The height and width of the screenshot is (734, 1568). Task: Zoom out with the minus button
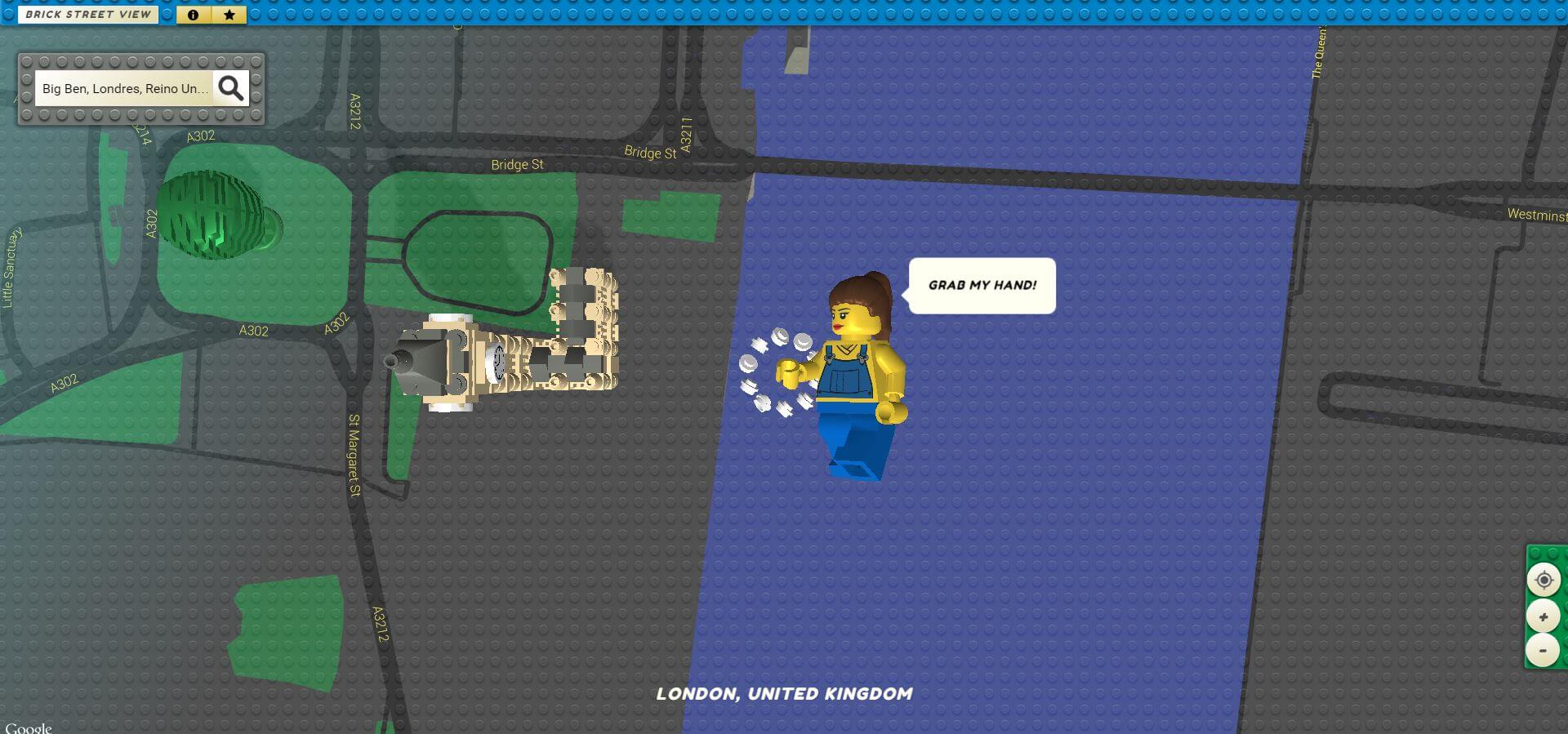[1543, 651]
